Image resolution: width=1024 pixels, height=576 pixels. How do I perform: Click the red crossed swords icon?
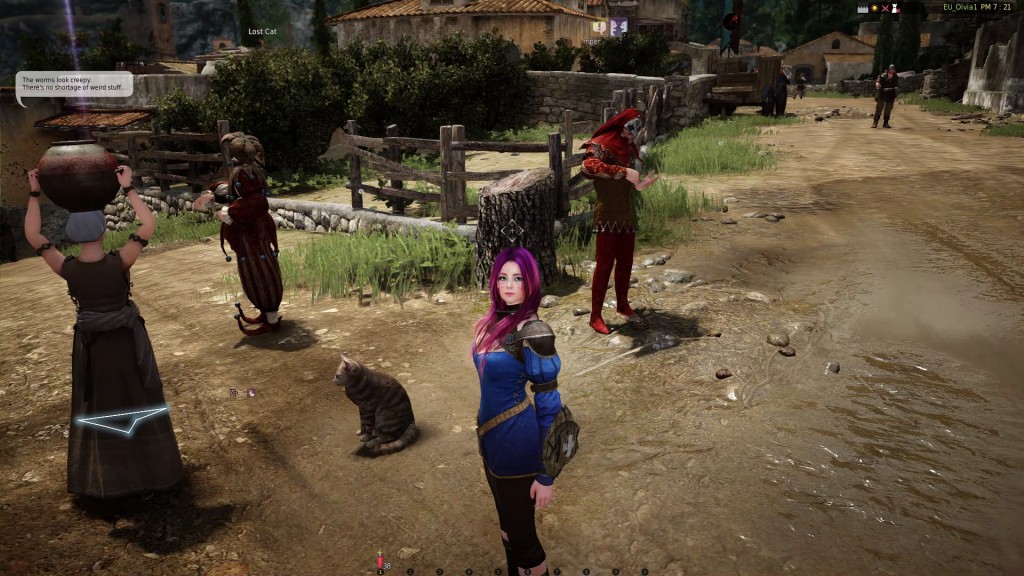pos(885,8)
